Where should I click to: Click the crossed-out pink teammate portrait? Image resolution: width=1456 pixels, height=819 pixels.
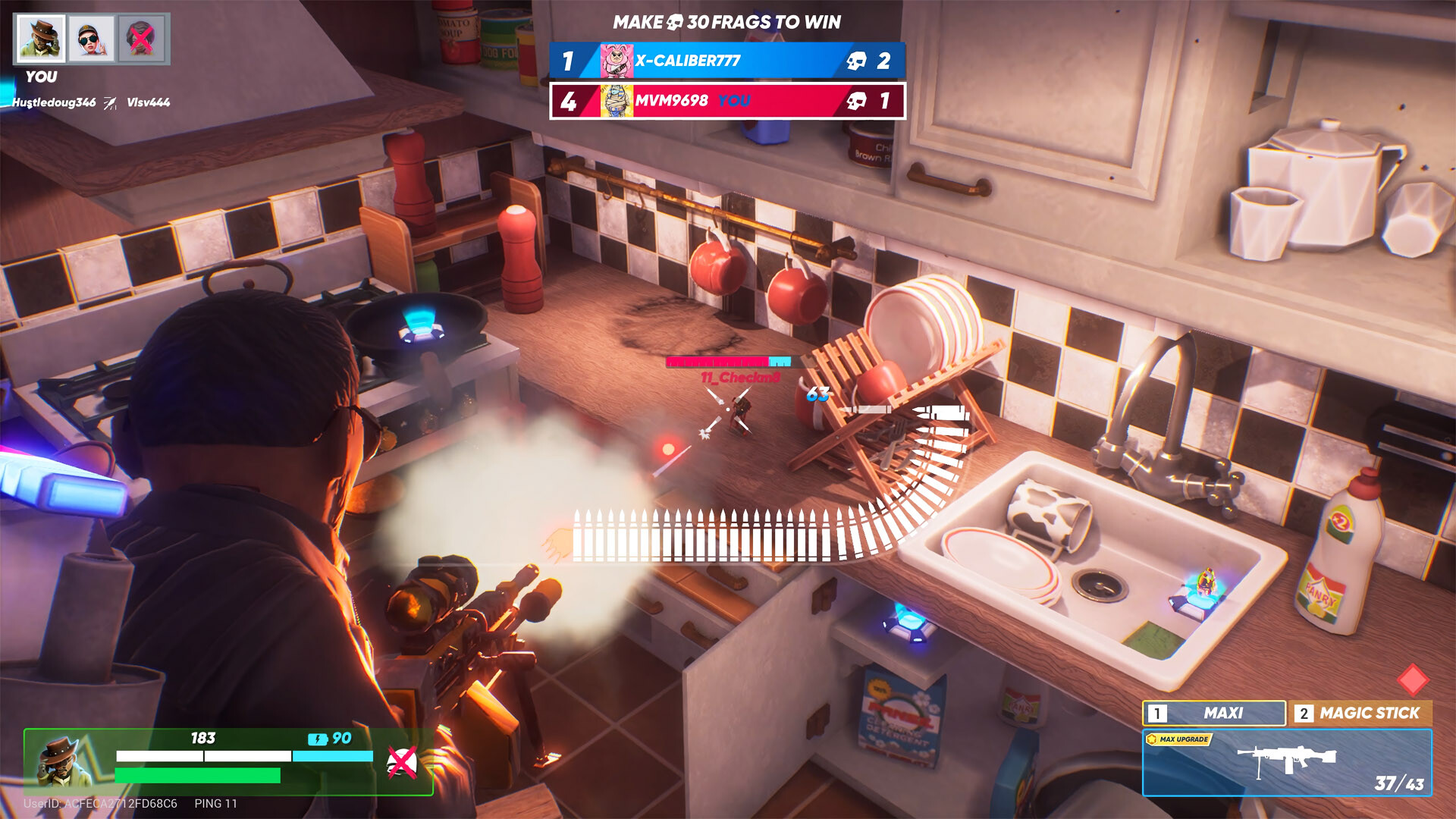142,39
